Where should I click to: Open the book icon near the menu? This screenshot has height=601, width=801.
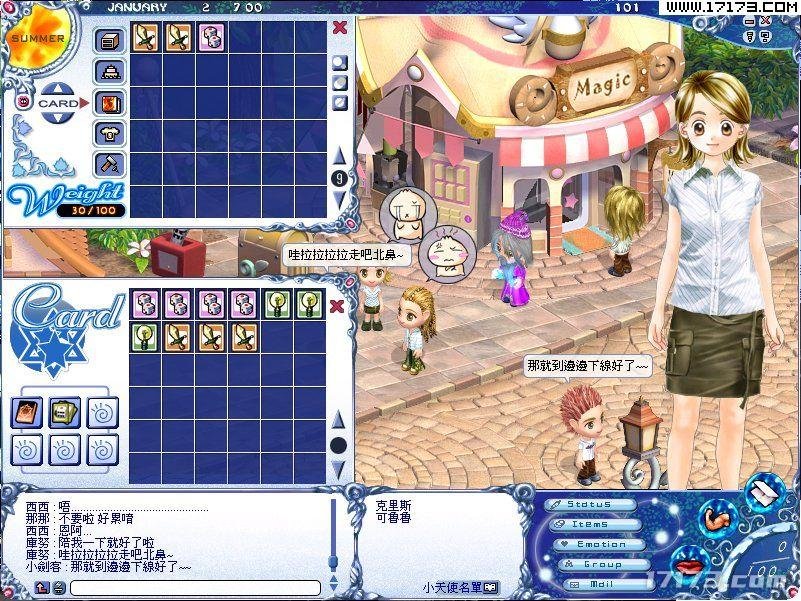point(763,490)
